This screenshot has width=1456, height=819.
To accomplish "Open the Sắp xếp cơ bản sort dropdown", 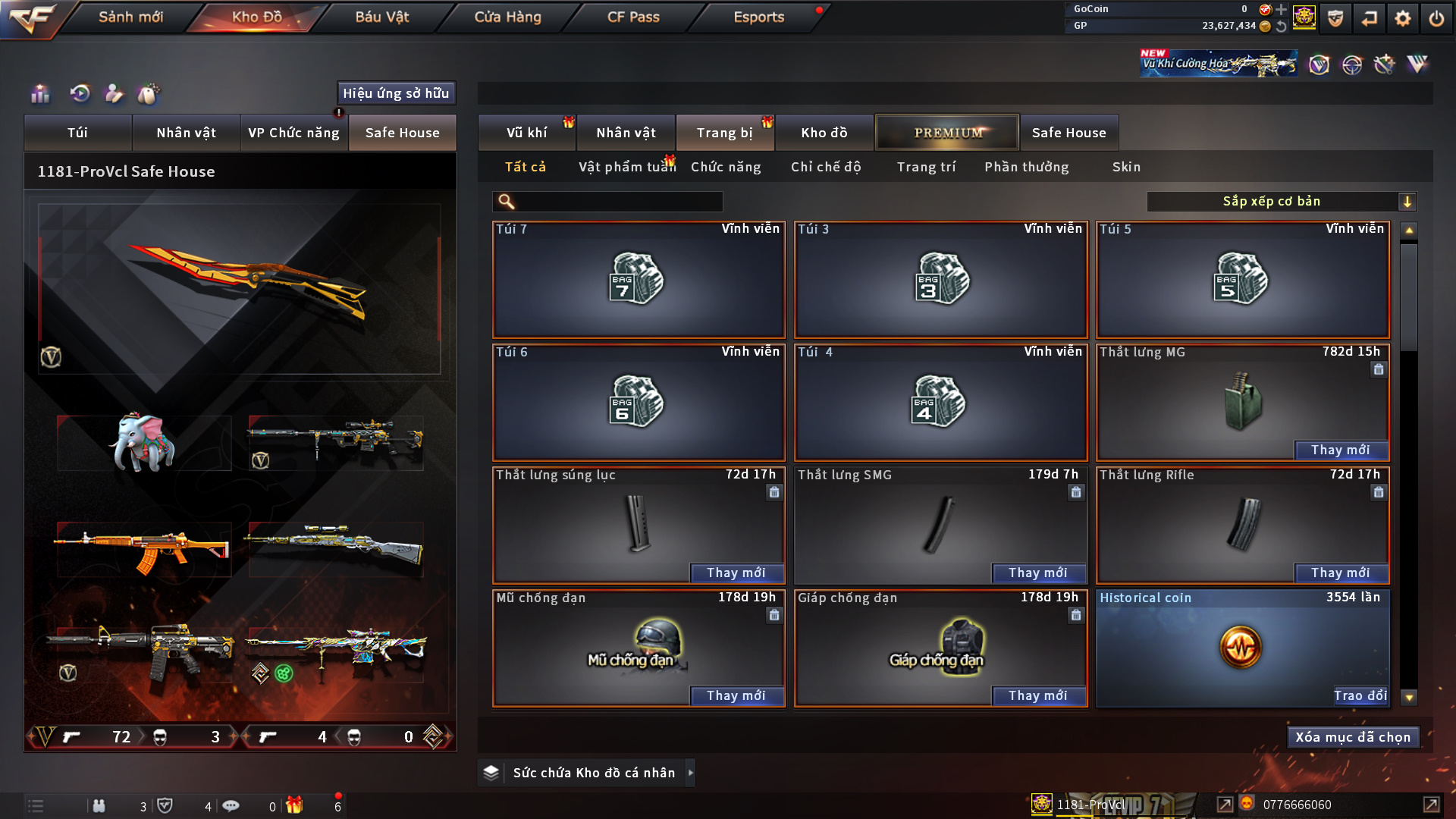I will click(1281, 202).
